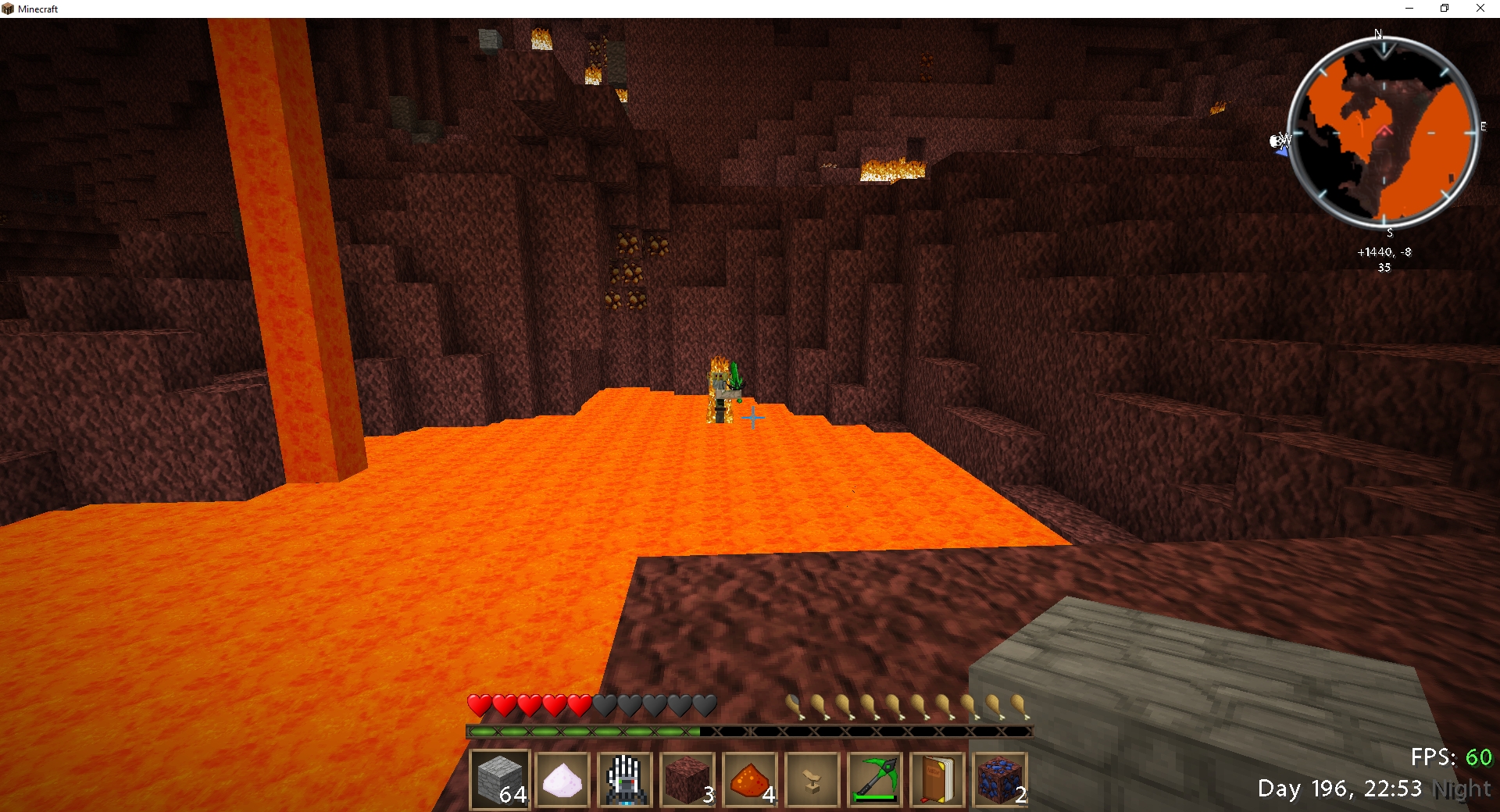Equip the green-bladed pickaxe
The height and width of the screenshot is (812, 1500).
[875, 779]
